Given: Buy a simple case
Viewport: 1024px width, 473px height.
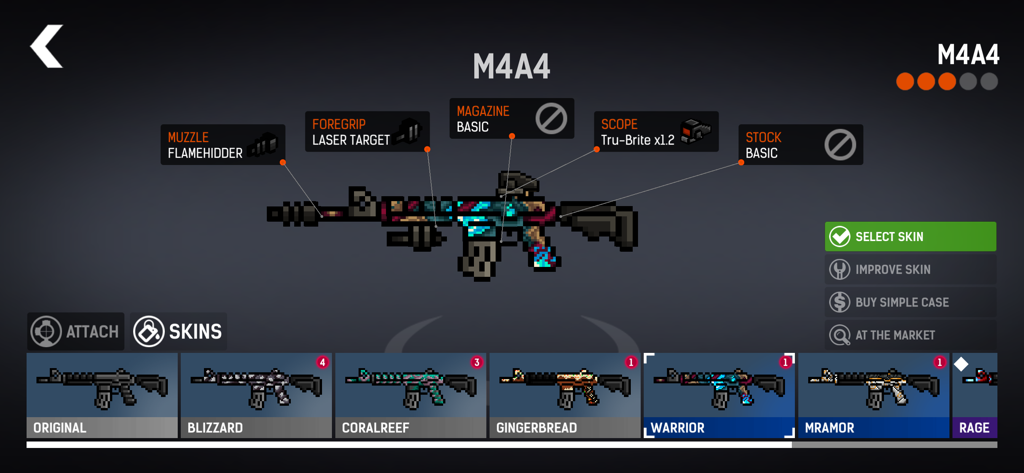Looking at the screenshot, I should (x=910, y=302).
